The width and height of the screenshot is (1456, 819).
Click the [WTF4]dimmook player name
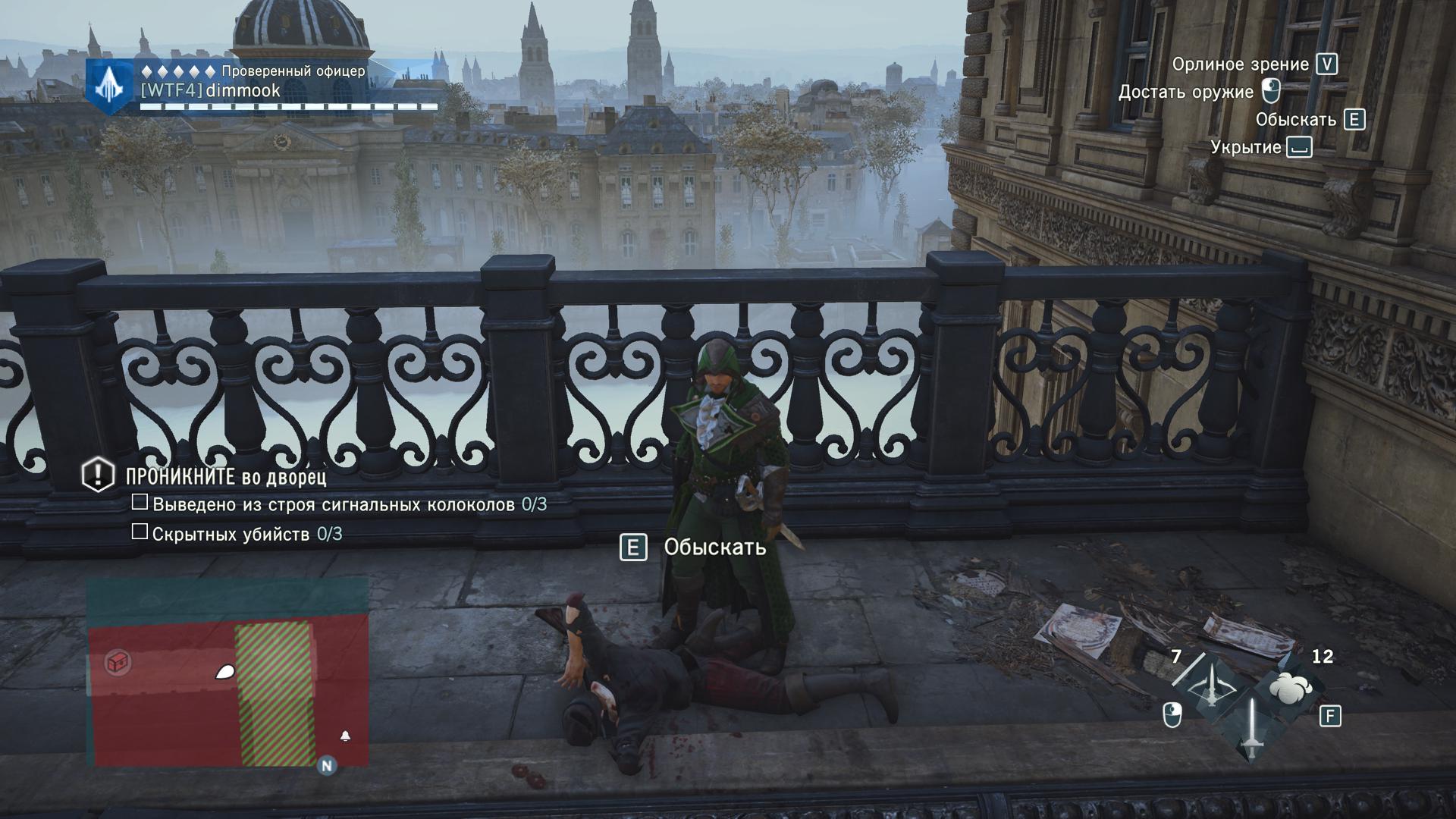click(x=211, y=91)
